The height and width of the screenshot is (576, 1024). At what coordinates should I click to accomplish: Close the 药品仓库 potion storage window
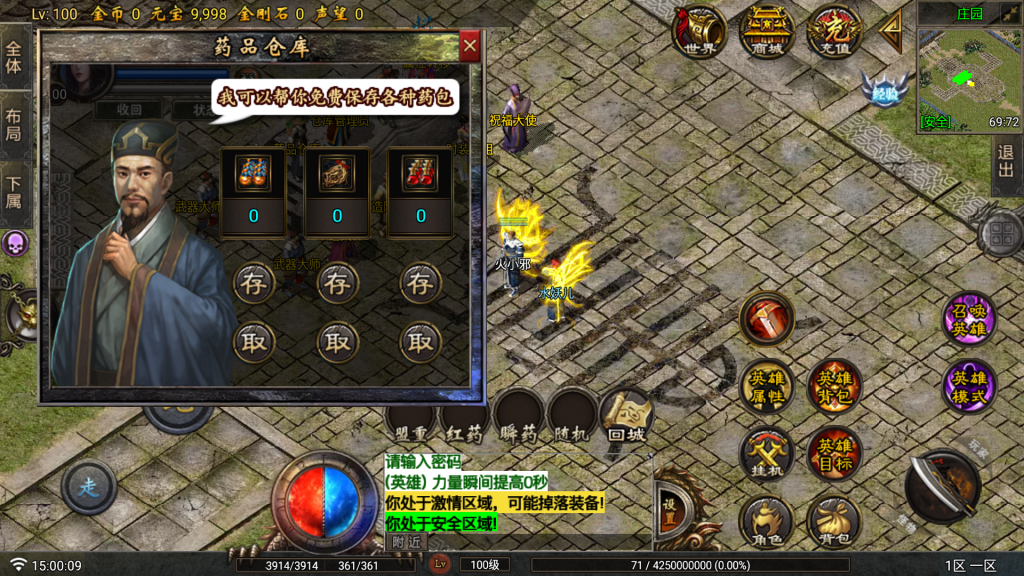(x=470, y=46)
